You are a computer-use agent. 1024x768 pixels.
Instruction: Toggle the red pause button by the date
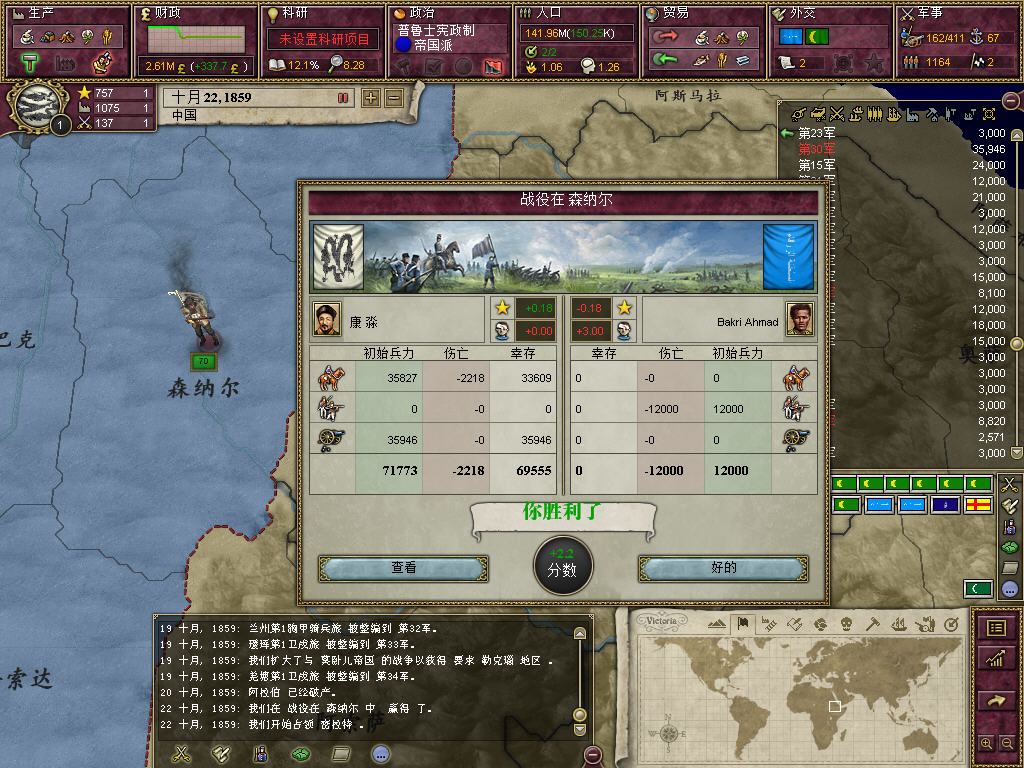pyautogui.click(x=343, y=98)
